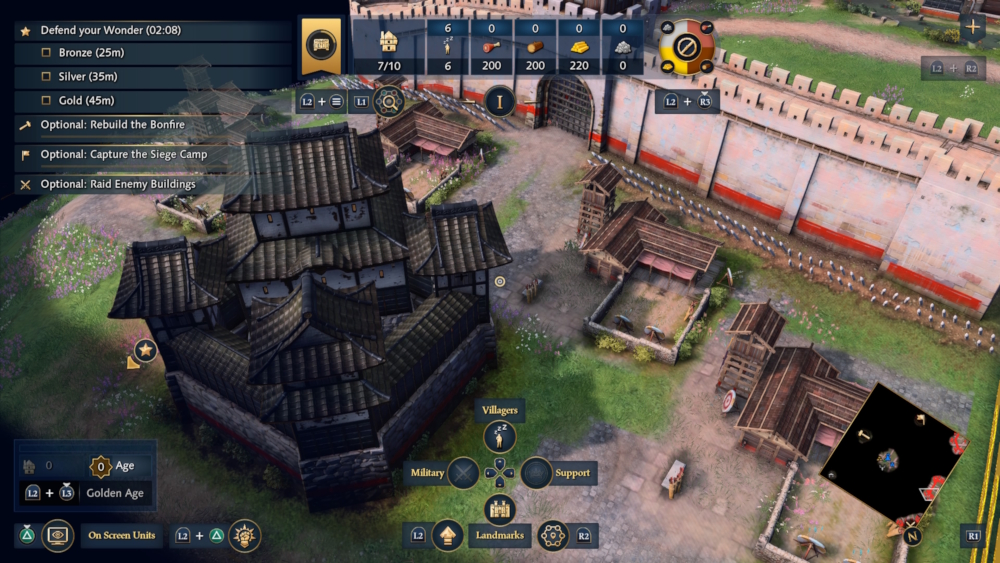The height and width of the screenshot is (563, 1000).
Task: Open the Support category icon
Action: click(x=537, y=473)
